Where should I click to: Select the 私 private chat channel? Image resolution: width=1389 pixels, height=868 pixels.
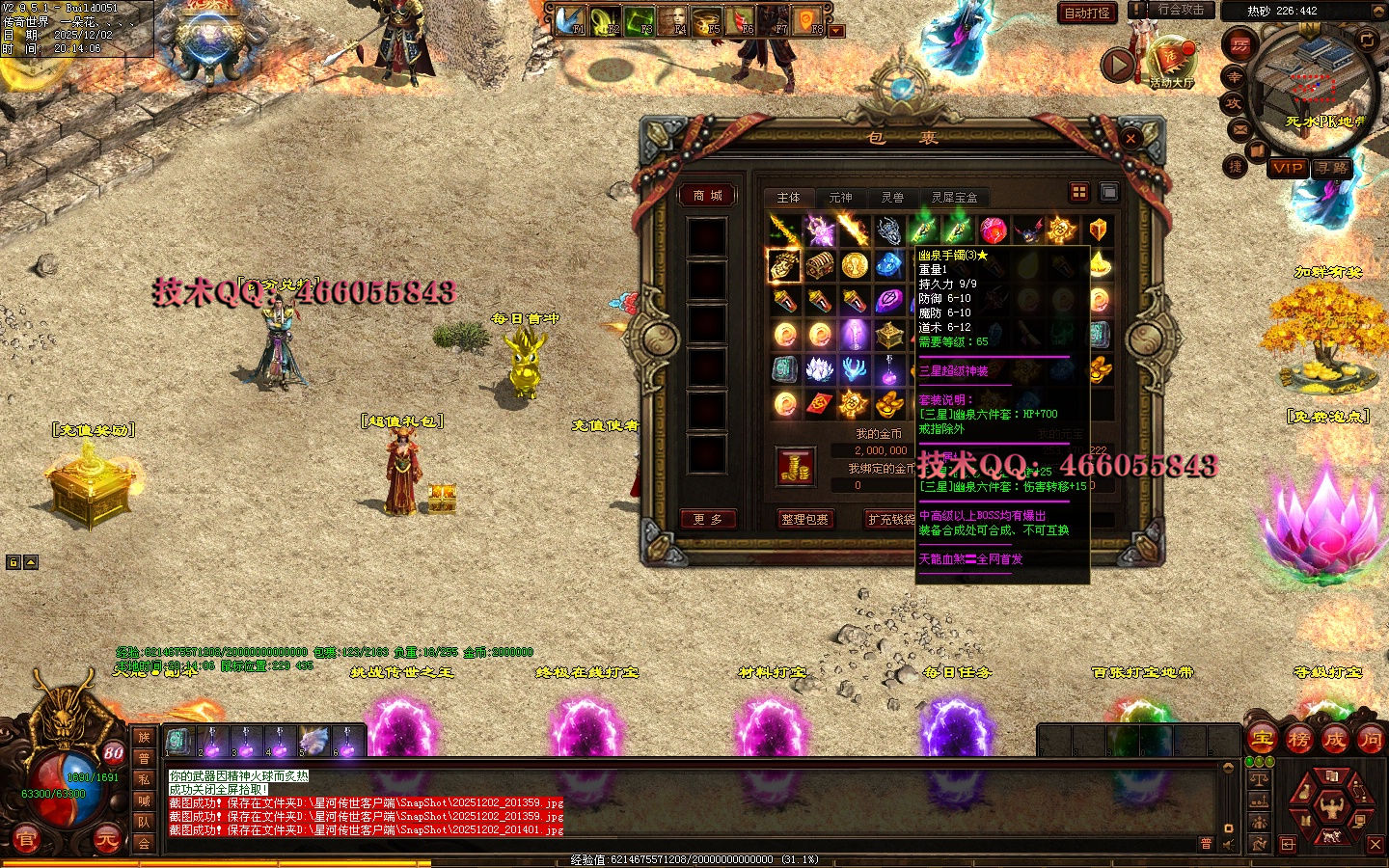(144, 779)
